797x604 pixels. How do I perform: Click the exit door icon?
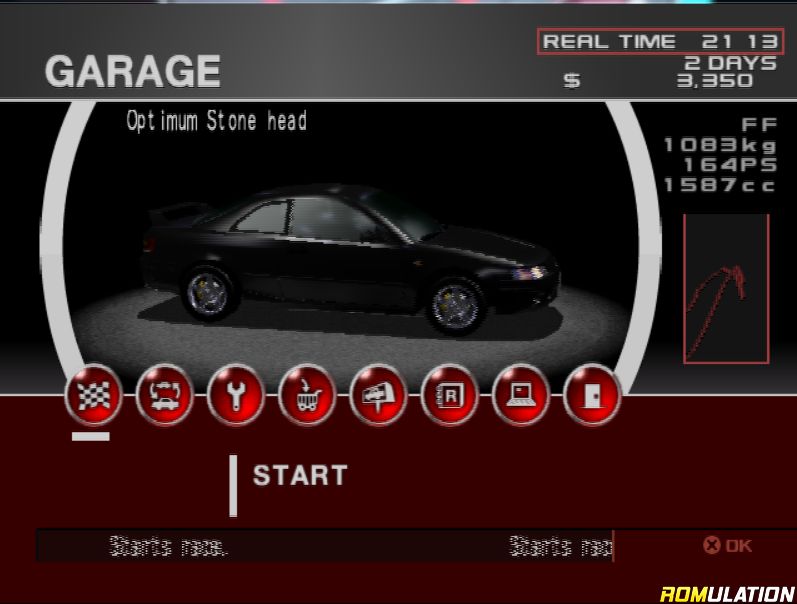click(x=592, y=396)
